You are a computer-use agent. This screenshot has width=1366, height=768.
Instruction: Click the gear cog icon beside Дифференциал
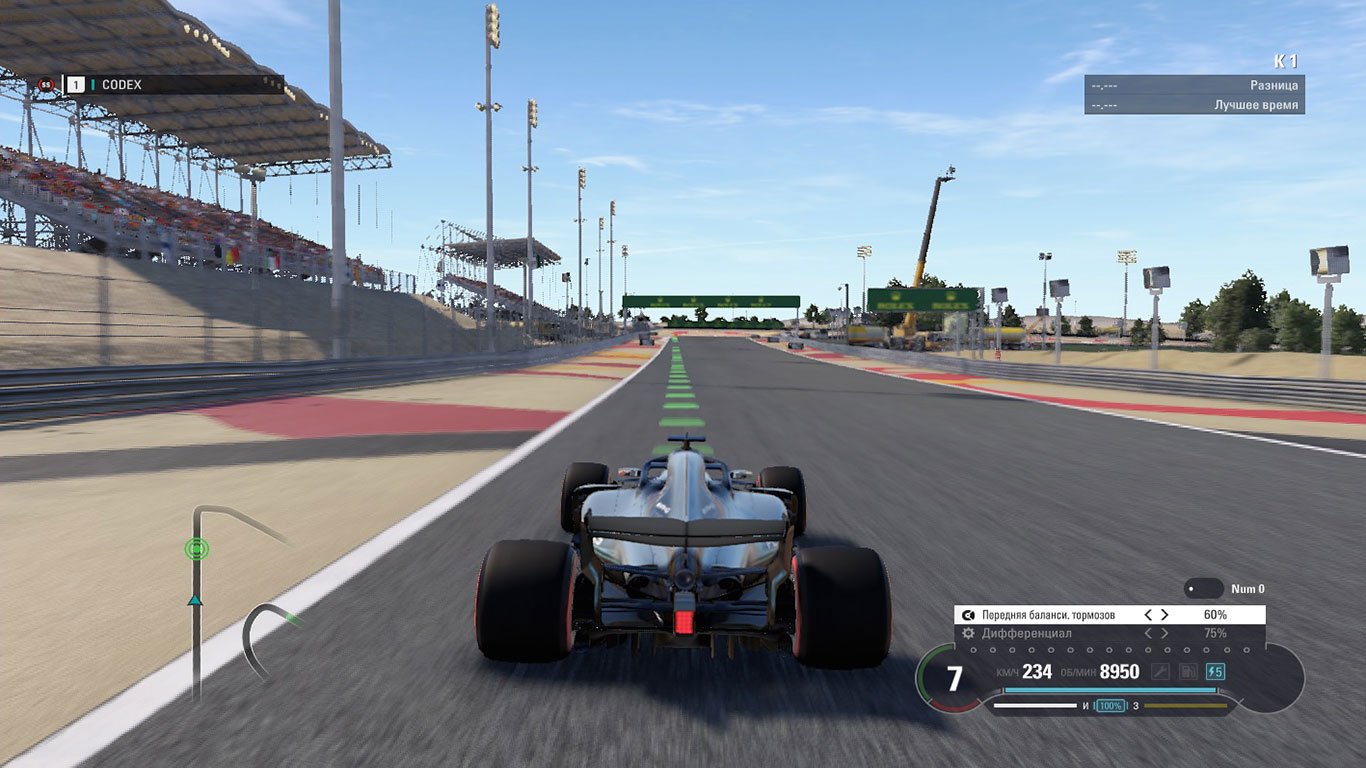tap(966, 633)
